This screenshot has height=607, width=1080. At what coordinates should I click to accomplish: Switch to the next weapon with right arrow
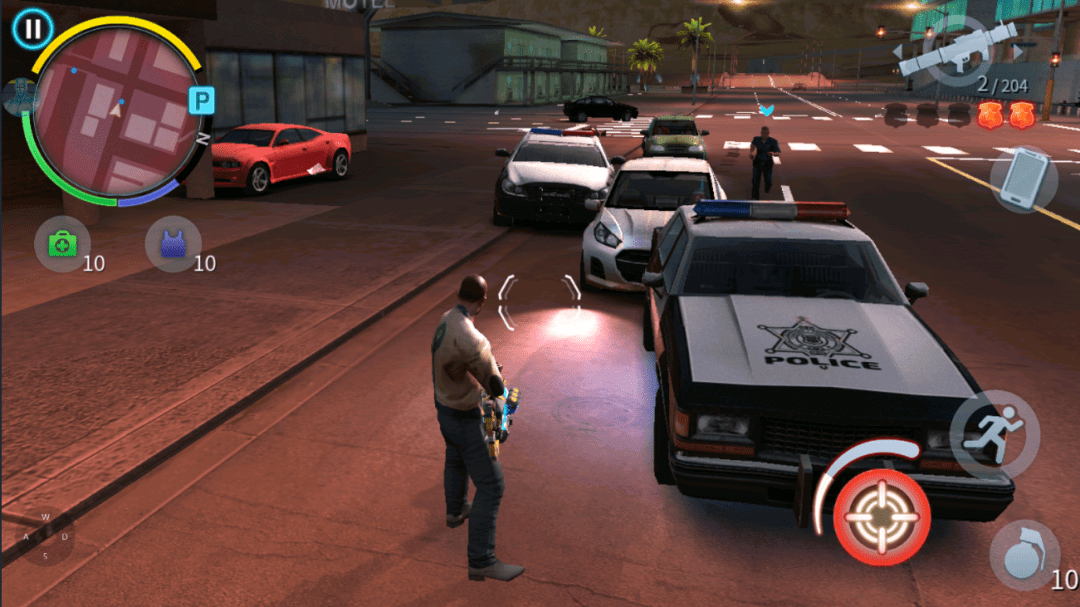click(x=1019, y=49)
